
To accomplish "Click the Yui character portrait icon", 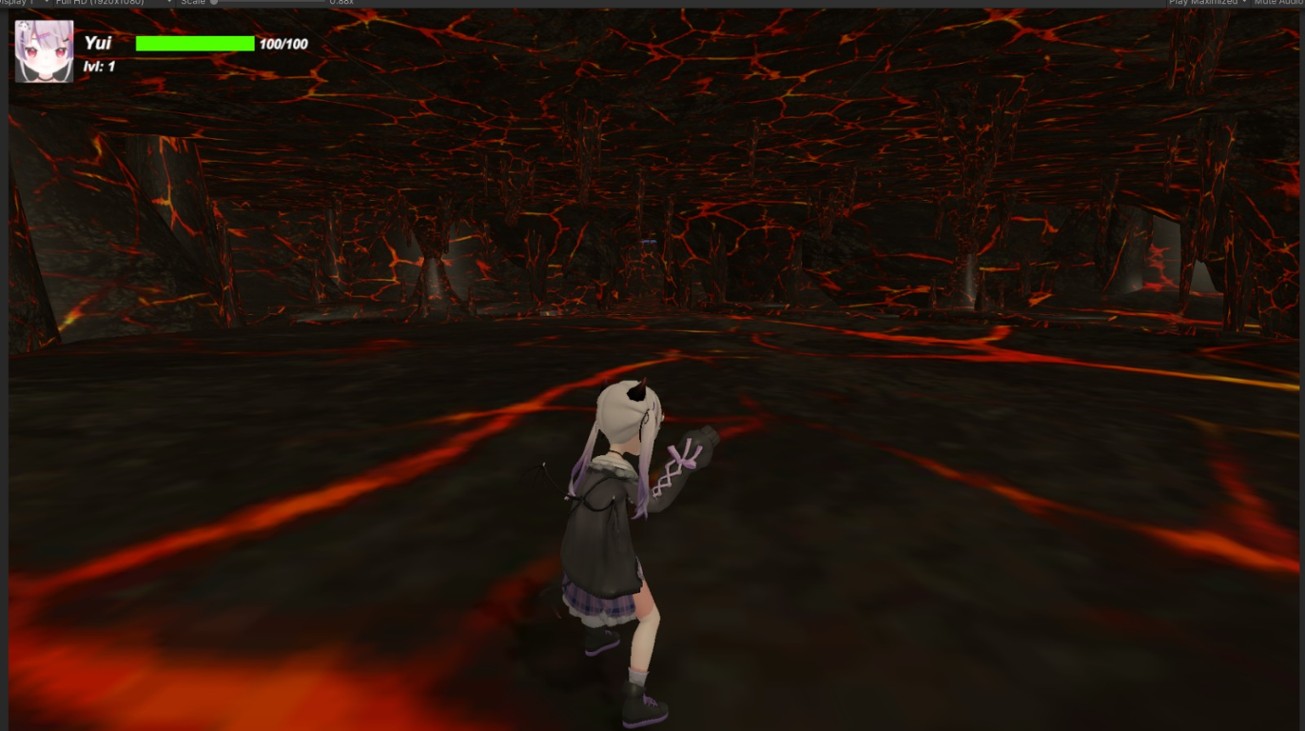I will click(43, 45).
